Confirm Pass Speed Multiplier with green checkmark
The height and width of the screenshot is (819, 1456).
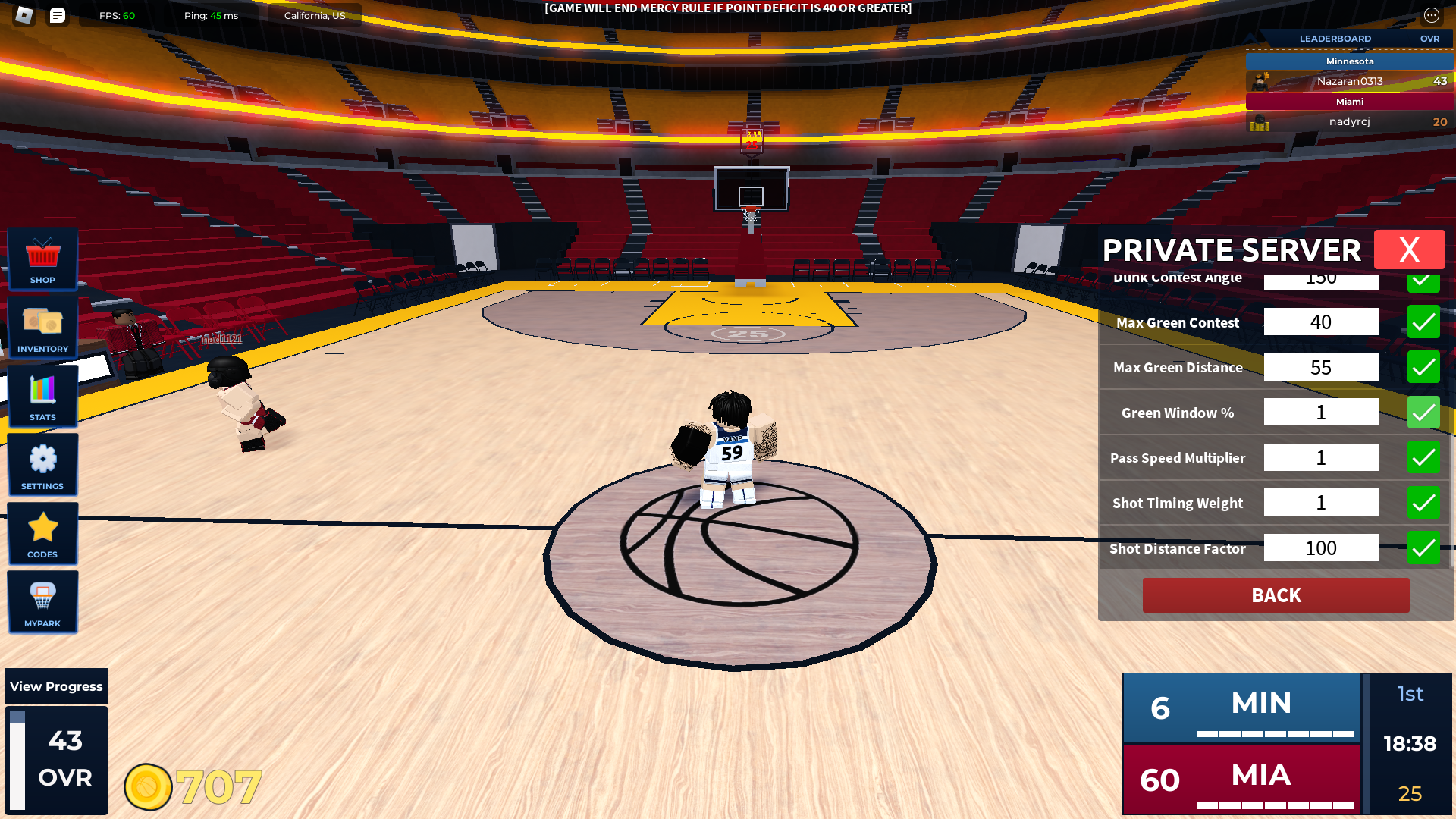pyautogui.click(x=1423, y=458)
